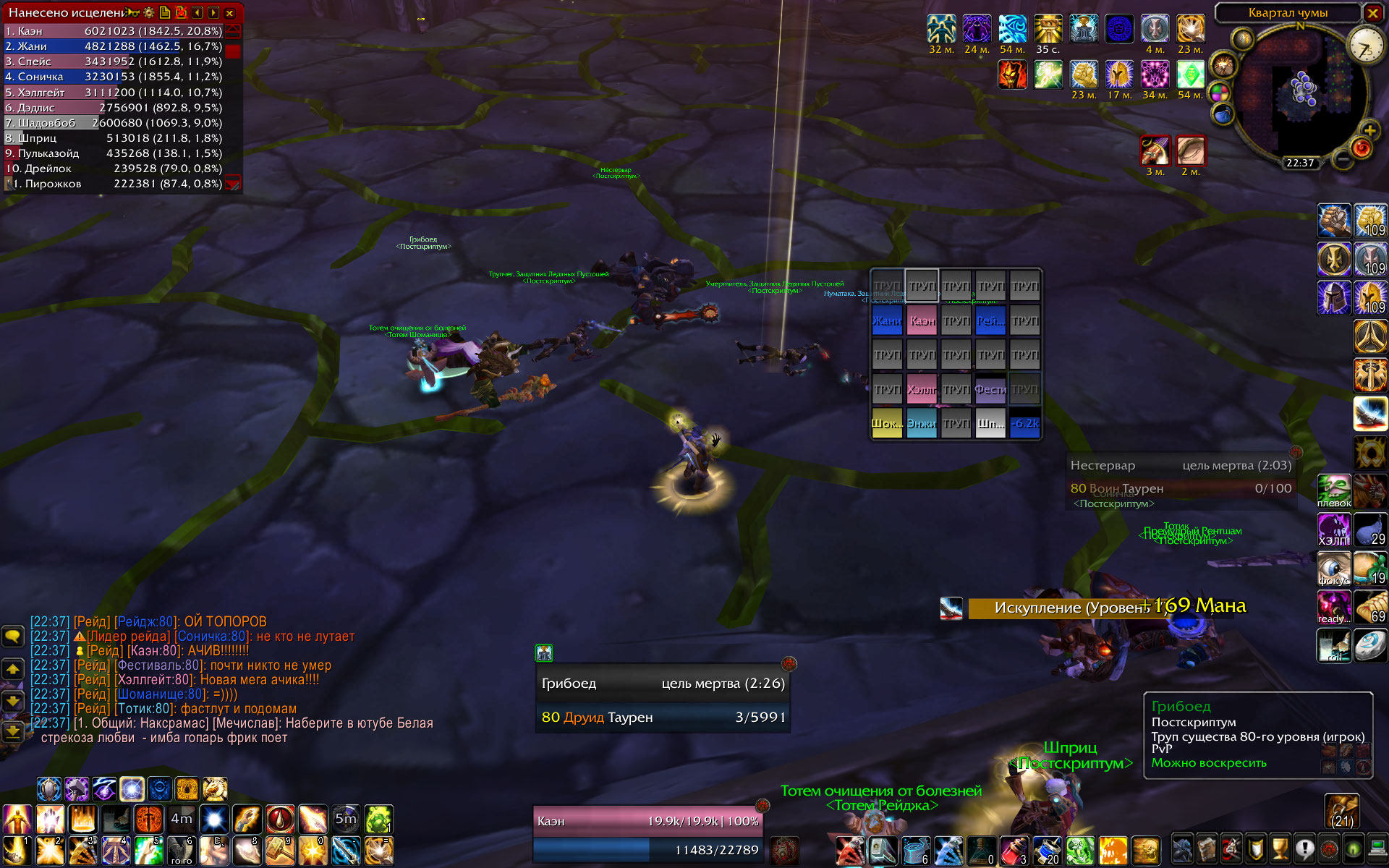The image size is (1389, 868).
Task: Use the фокус macro button
Action: coord(1334,569)
